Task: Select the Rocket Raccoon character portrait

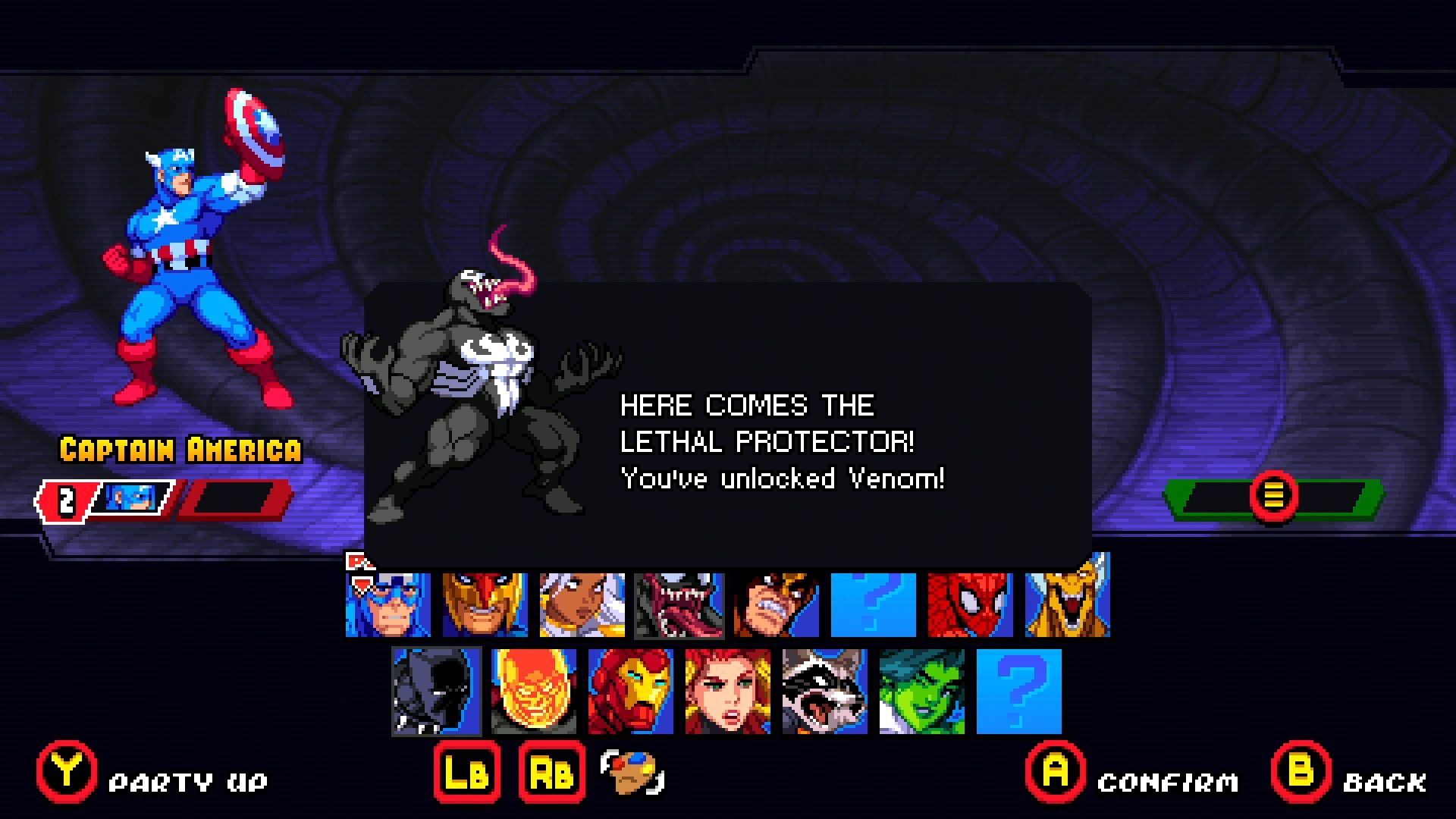Action: (824, 692)
